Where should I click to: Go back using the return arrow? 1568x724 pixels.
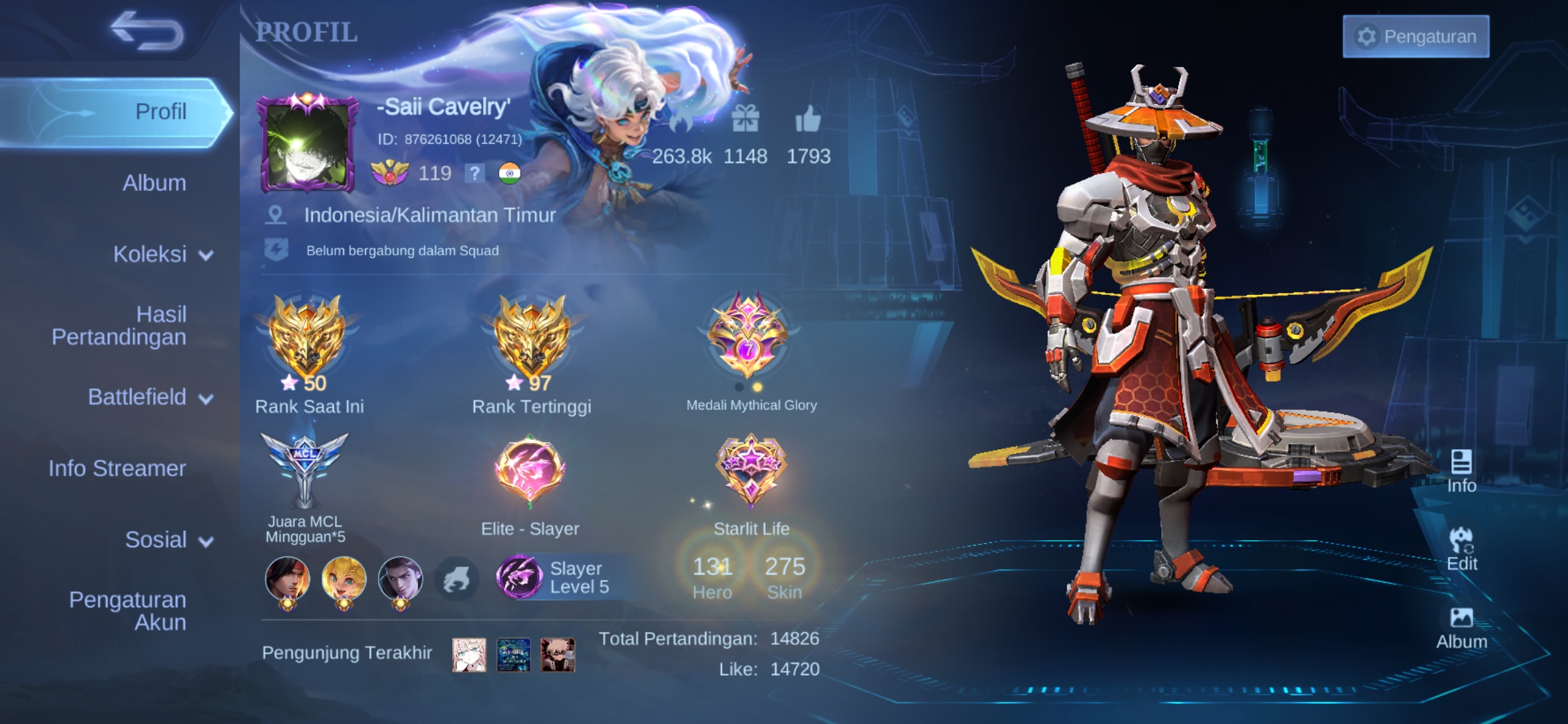click(x=147, y=32)
